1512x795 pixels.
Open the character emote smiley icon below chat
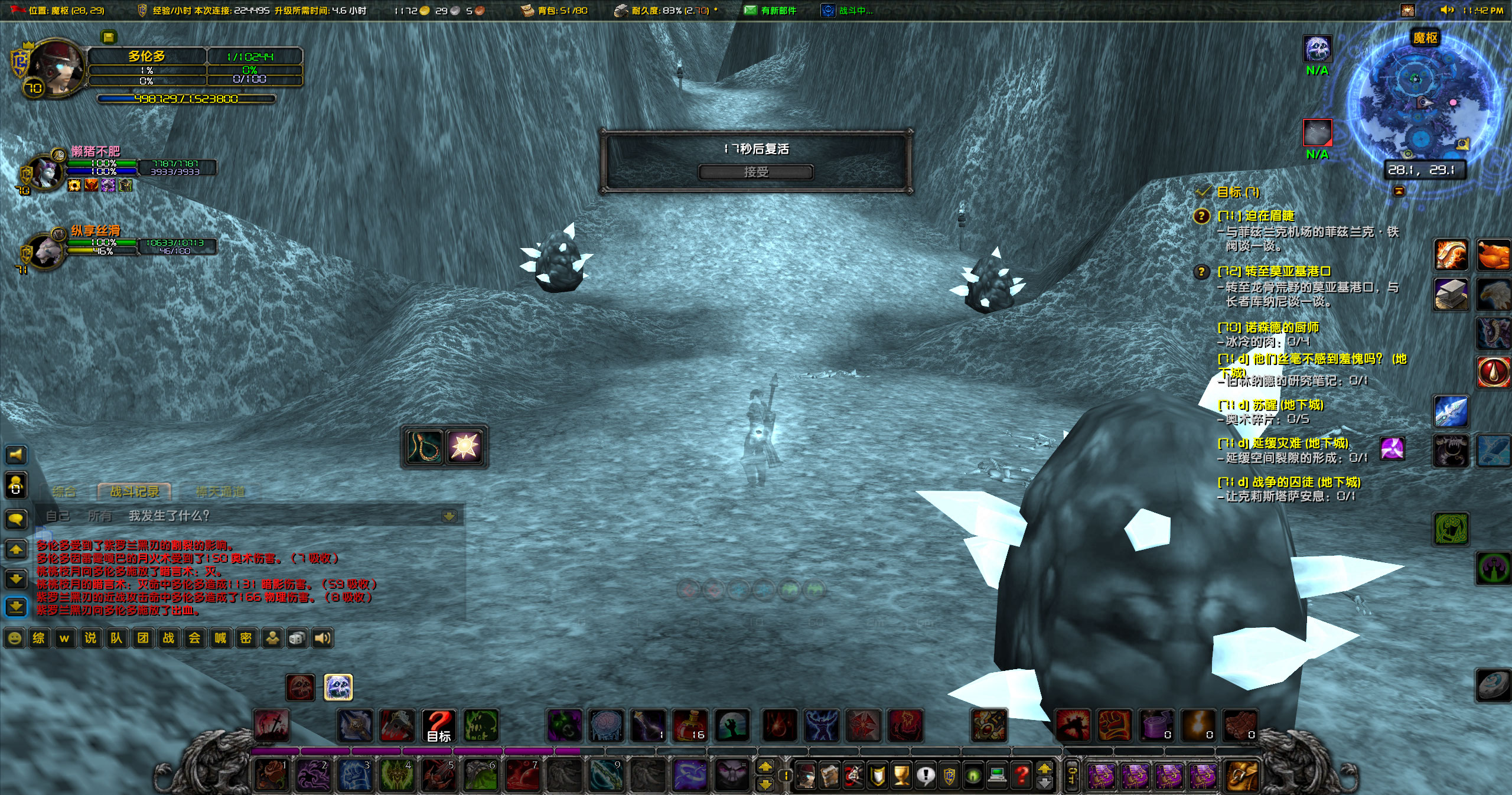point(15,638)
